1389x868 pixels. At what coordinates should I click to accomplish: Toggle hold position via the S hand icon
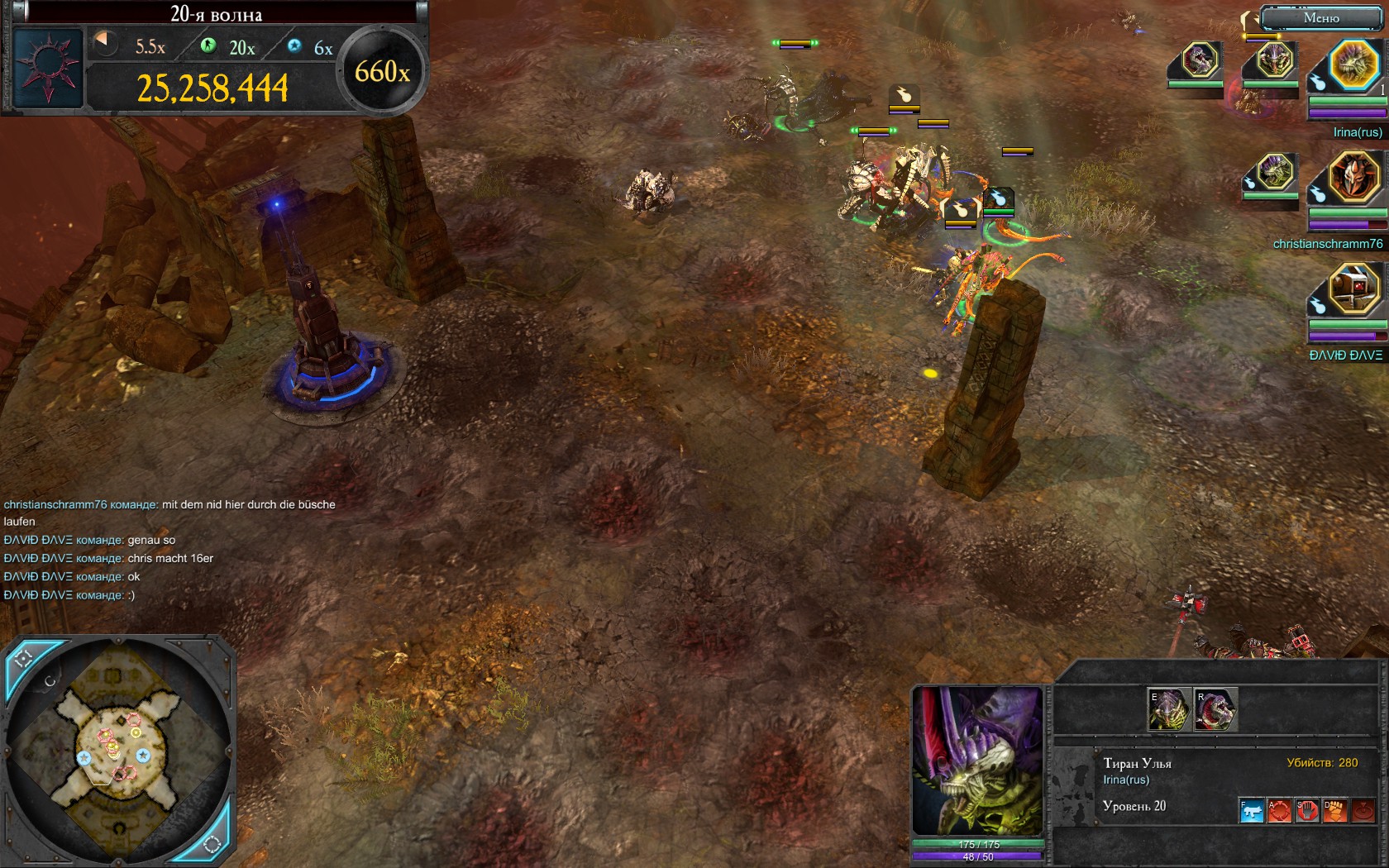[x=1306, y=810]
